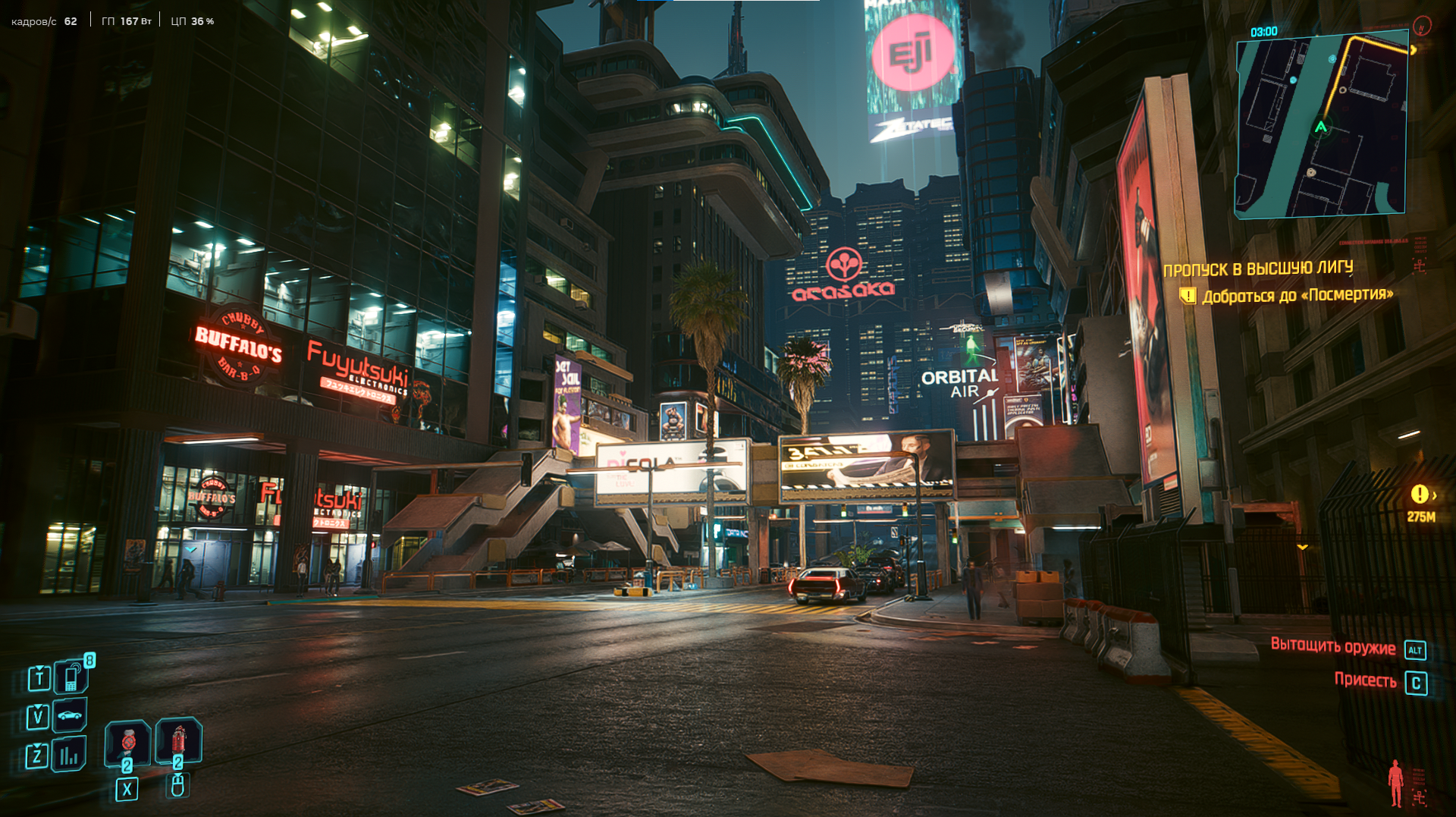Viewport: 1456px width, 817px height.
Task: Open the phone icon with 8 notifications
Action: [72, 677]
